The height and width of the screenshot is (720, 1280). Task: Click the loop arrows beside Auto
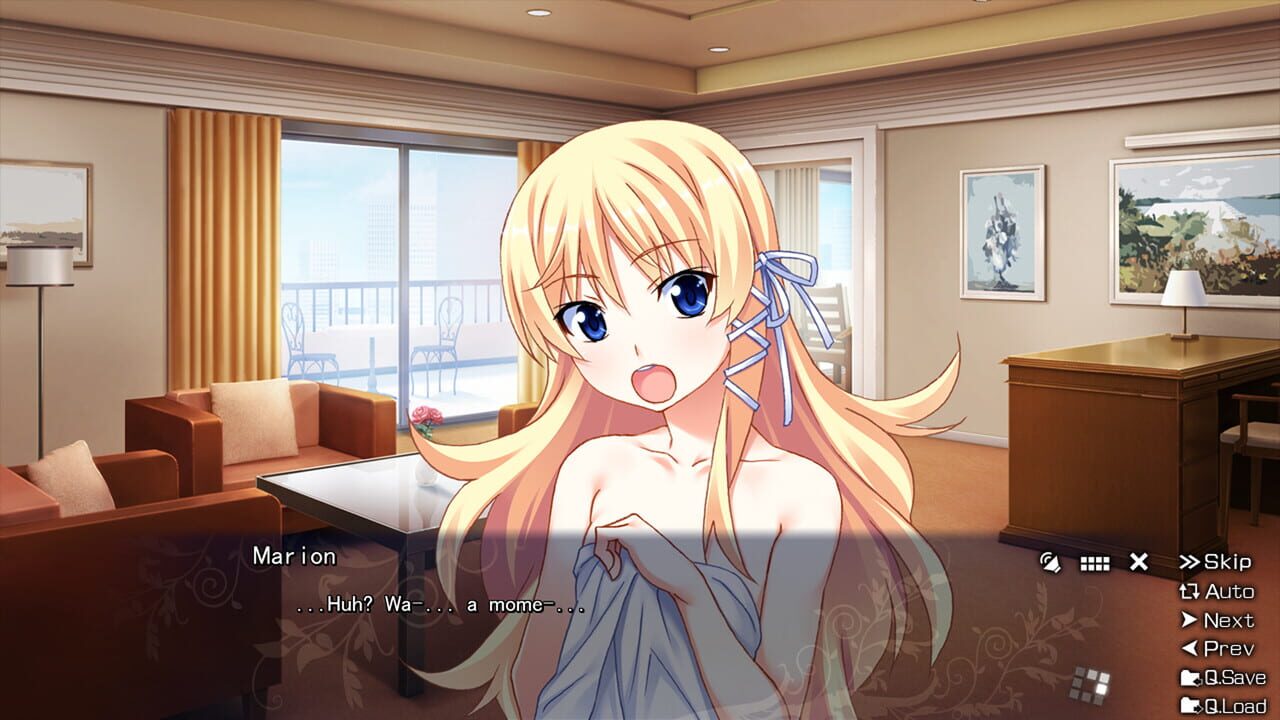pyautogui.click(x=1190, y=590)
